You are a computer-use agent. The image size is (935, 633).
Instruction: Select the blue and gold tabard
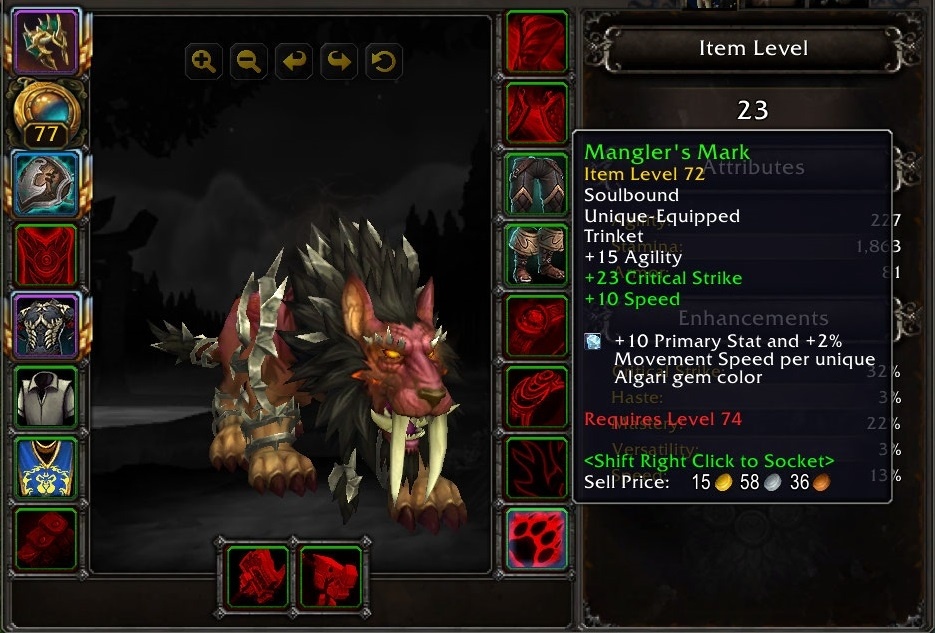[46, 468]
